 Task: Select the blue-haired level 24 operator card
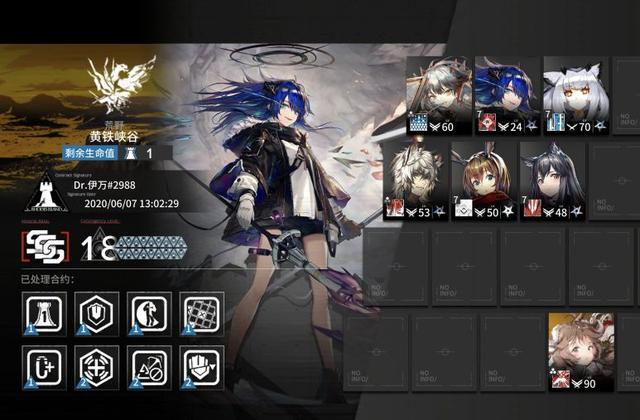(x=503, y=94)
